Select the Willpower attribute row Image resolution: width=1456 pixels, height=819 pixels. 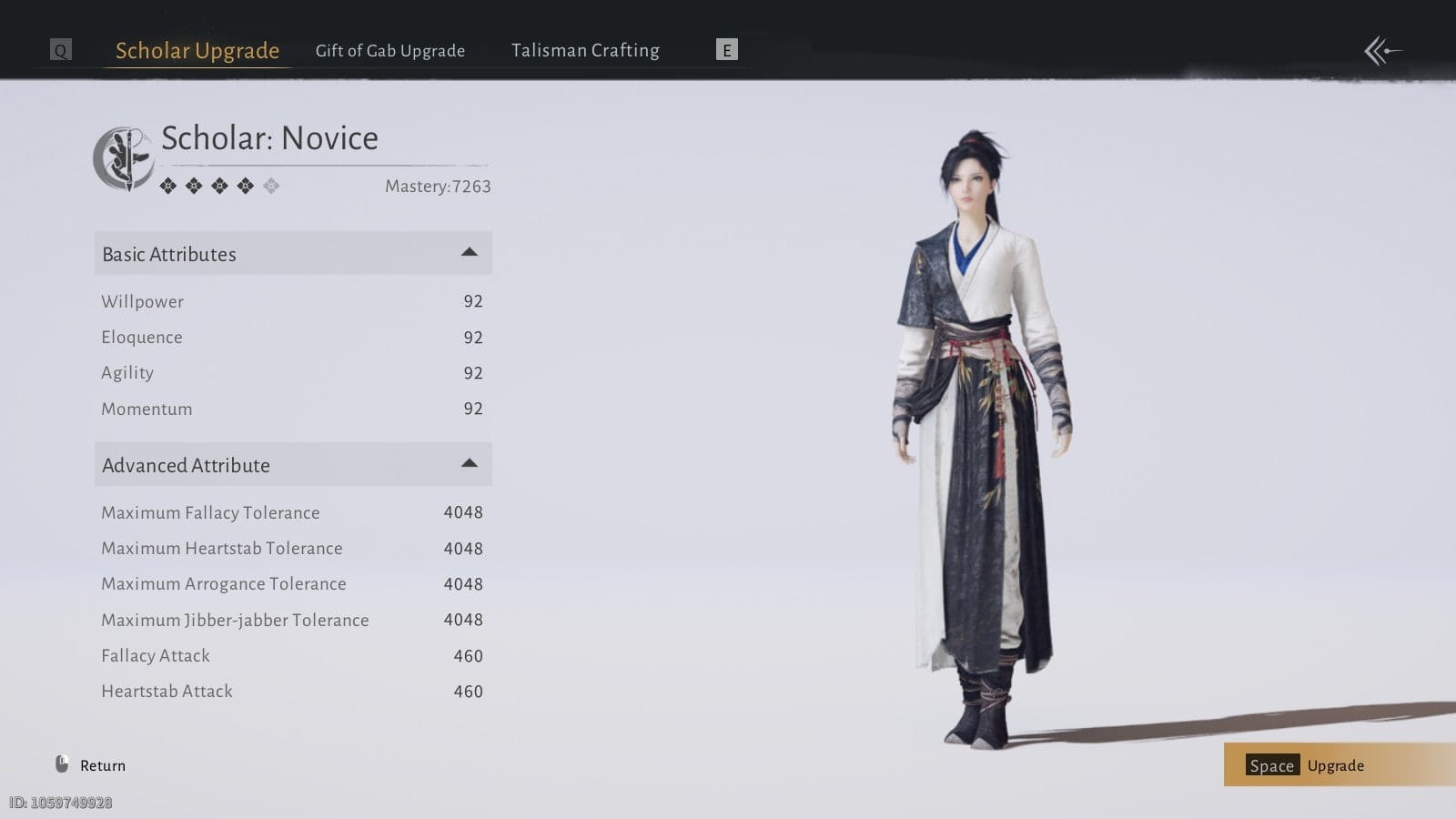(291, 301)
